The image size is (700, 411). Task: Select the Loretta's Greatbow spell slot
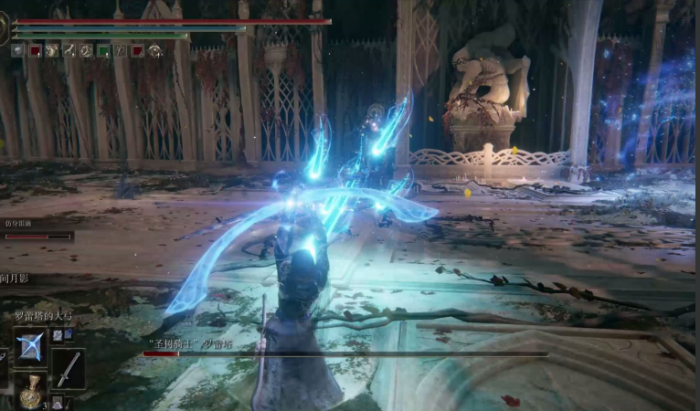(29, 348)
